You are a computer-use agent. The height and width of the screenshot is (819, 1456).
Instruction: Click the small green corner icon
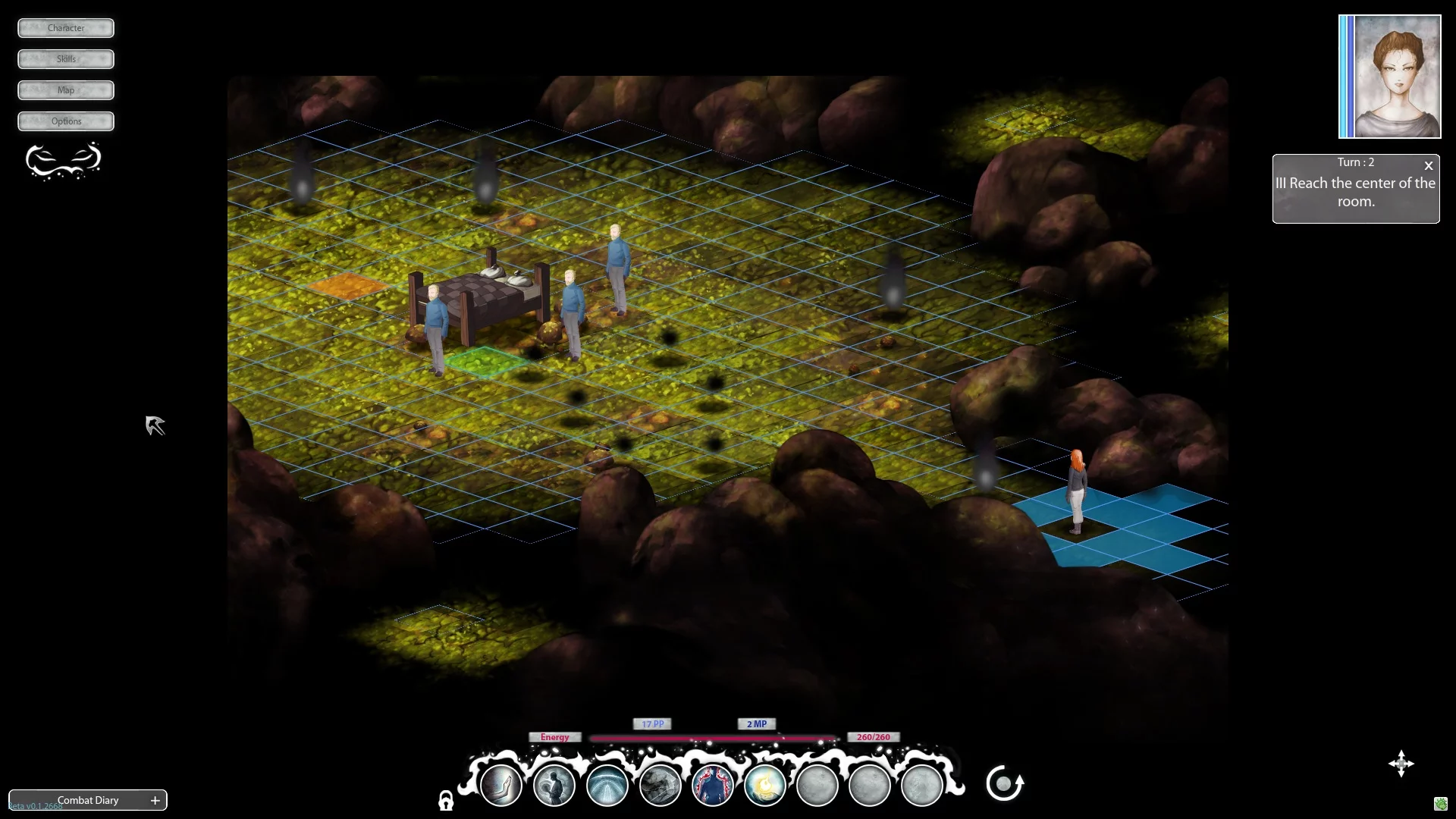(x=1441, y=804)
